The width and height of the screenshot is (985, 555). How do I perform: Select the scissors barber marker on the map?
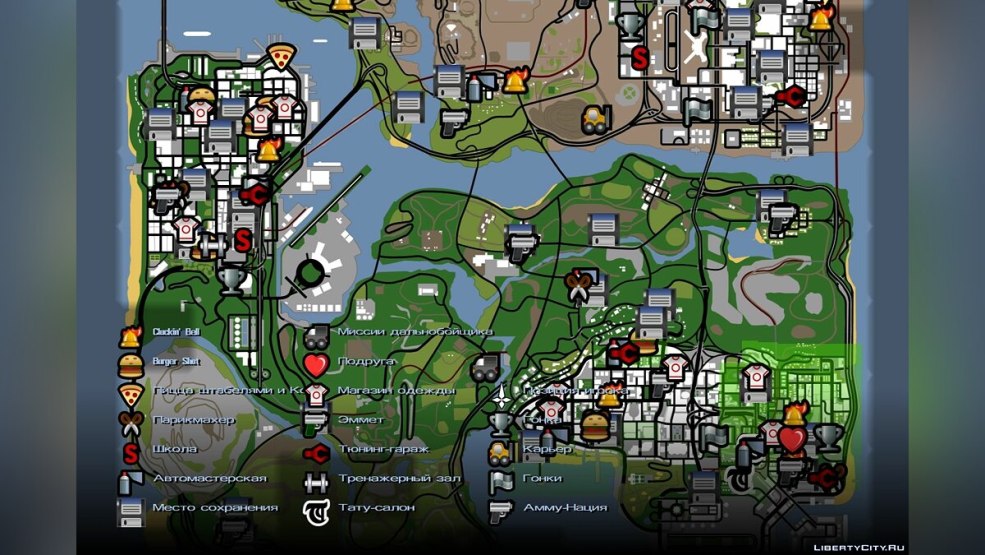[x=577, y=279]
